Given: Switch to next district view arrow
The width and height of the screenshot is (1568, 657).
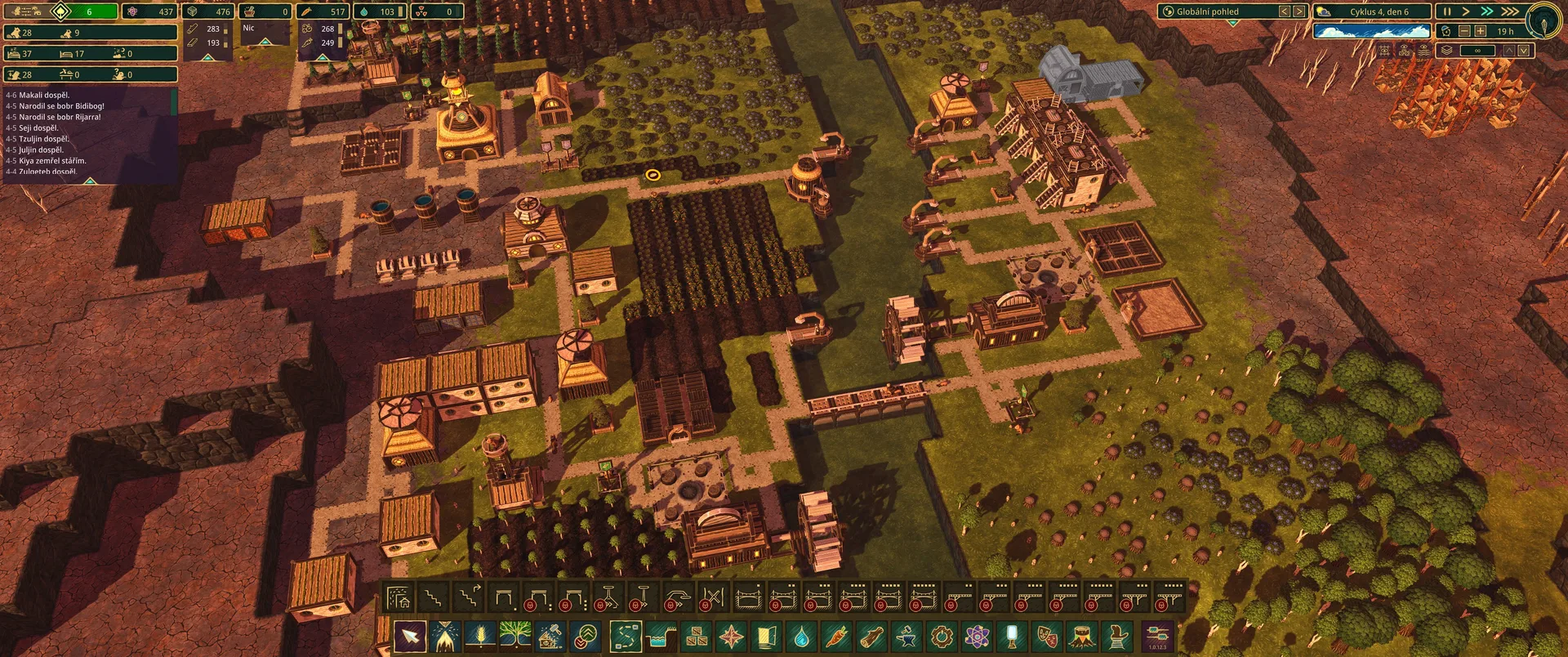Looking at the screenshot, I should (x=1299, y=11).
